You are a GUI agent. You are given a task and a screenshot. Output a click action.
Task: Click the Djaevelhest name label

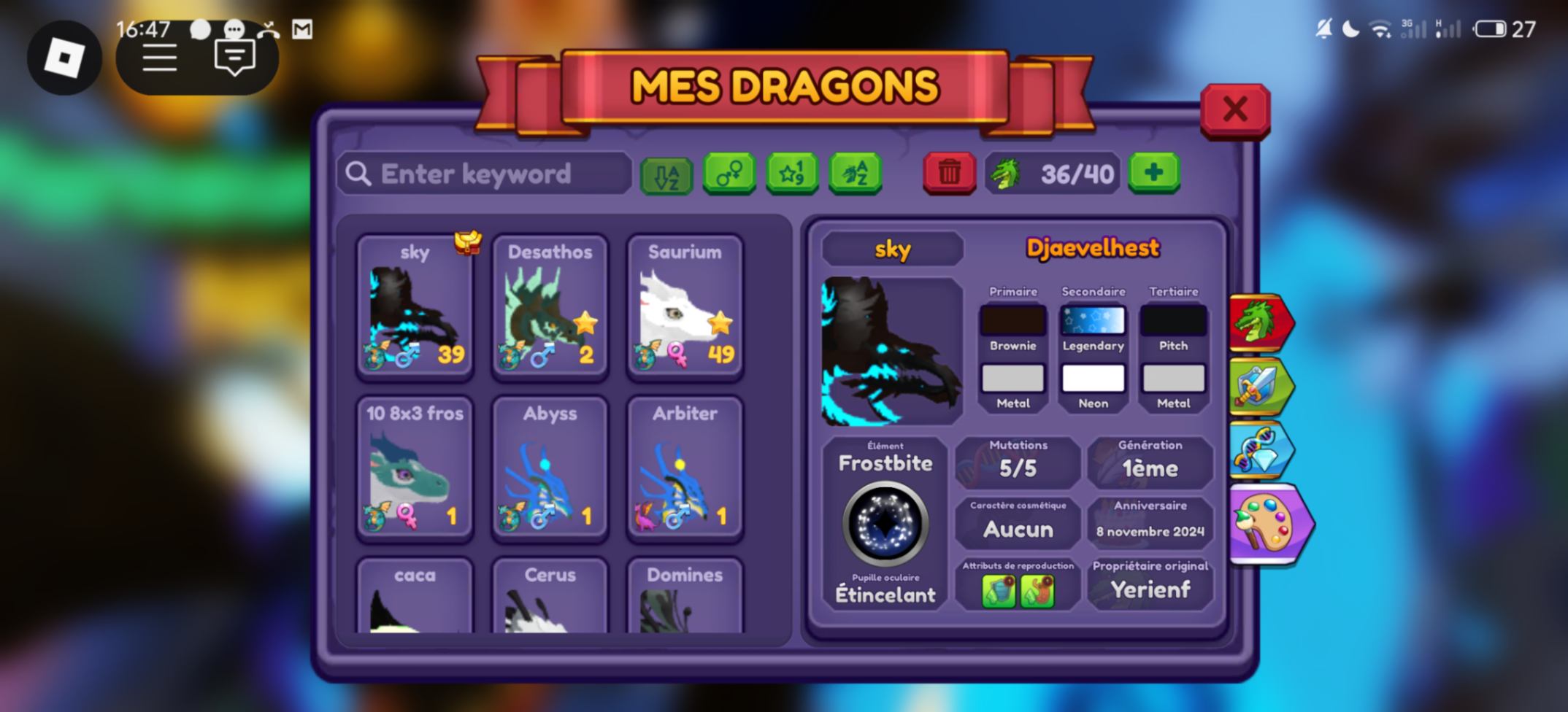click(1093, 248)
